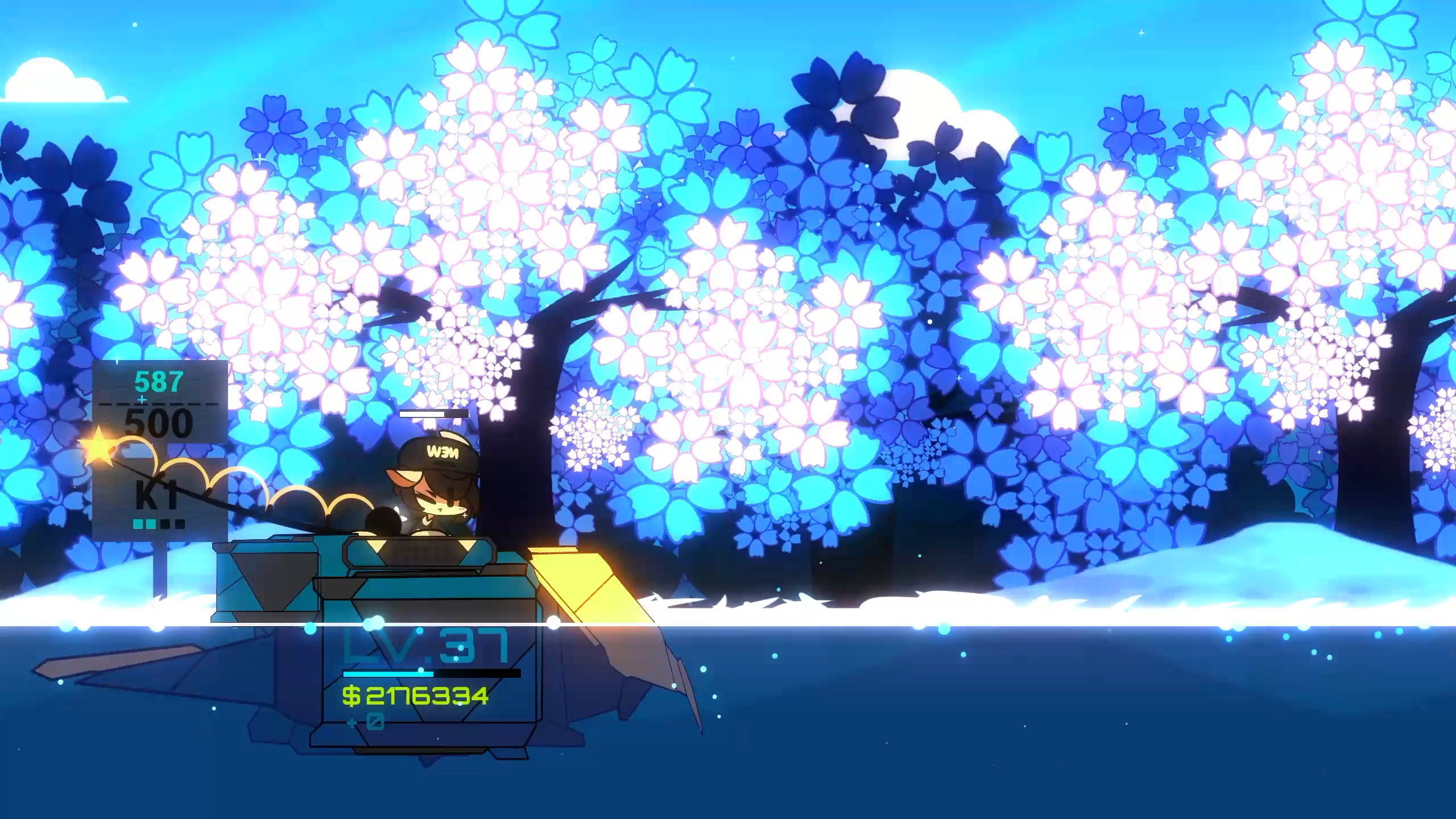Click the yellow star on the K1 sign
Image resolution: width=1456 pixels, height=819 pixels.
(98, 447)
